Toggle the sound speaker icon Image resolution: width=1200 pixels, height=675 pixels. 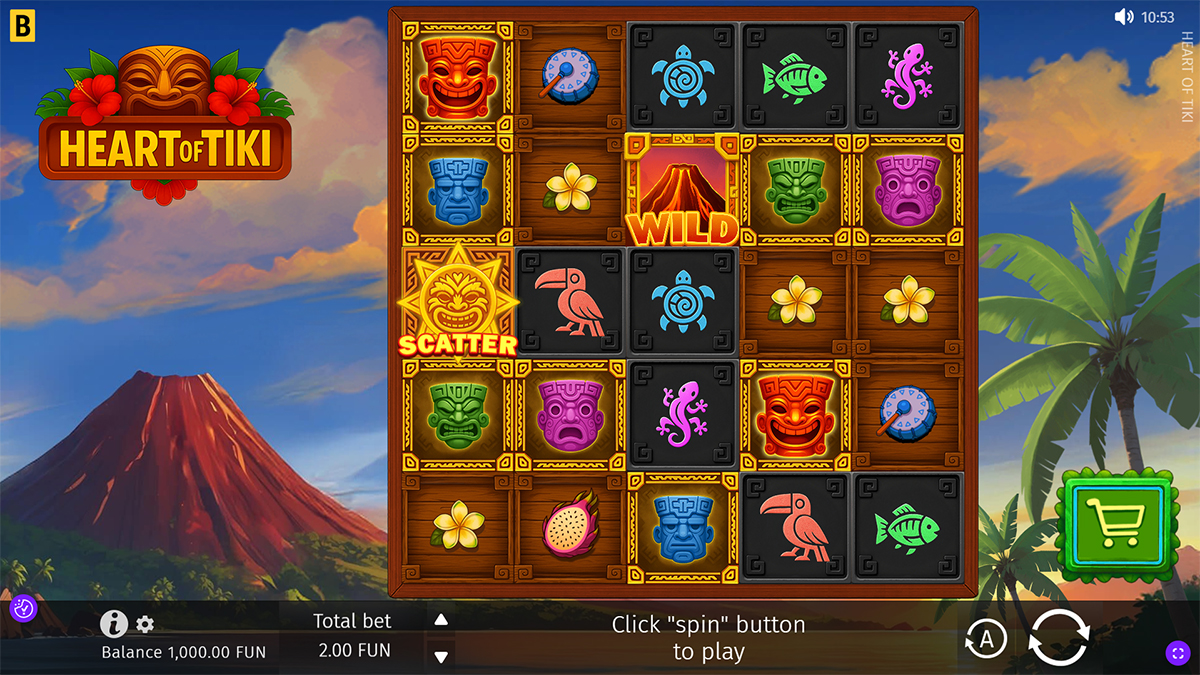click(x=1125, y=17)
